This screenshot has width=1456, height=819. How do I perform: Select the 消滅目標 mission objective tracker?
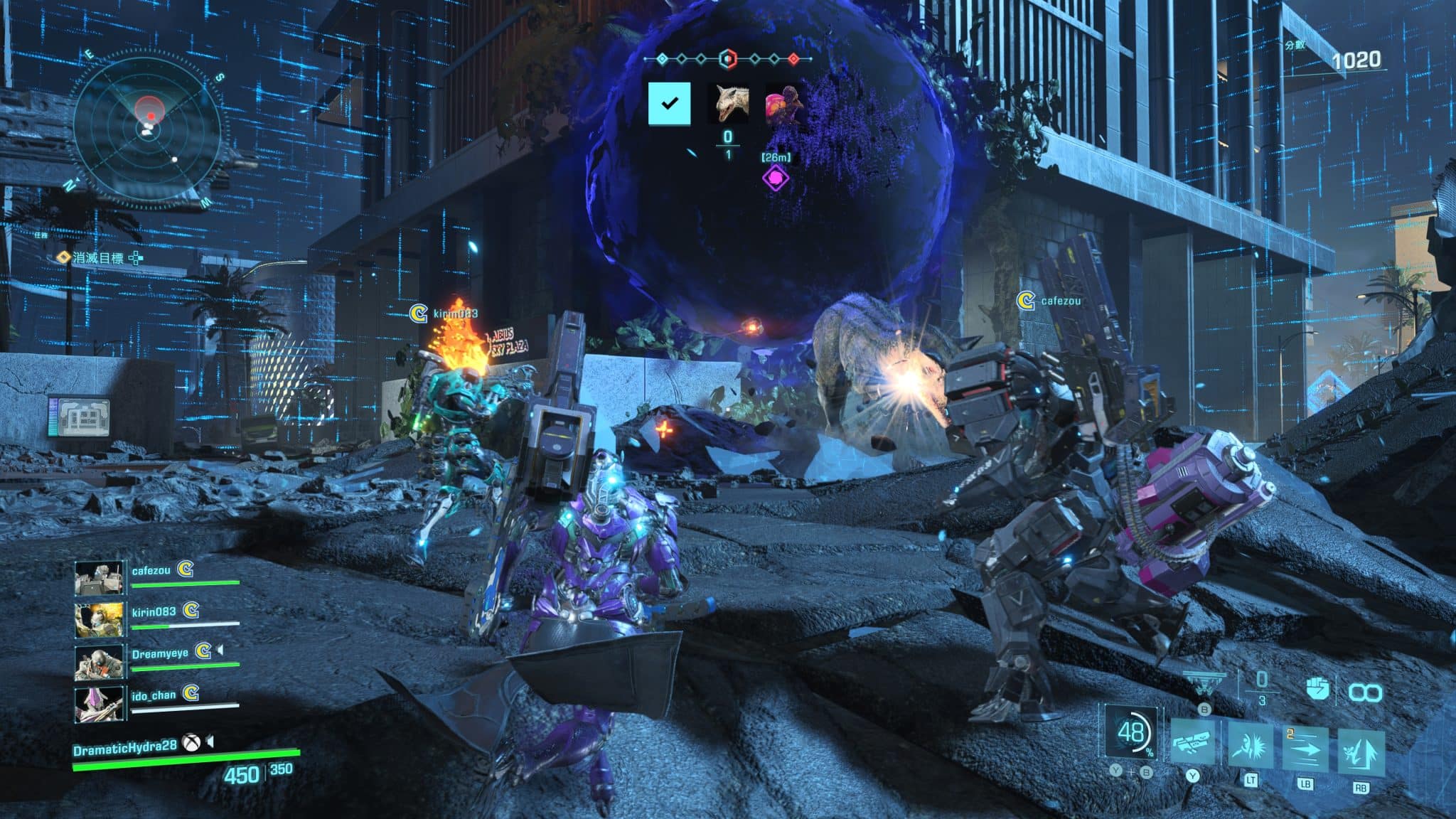click(98, 257)
